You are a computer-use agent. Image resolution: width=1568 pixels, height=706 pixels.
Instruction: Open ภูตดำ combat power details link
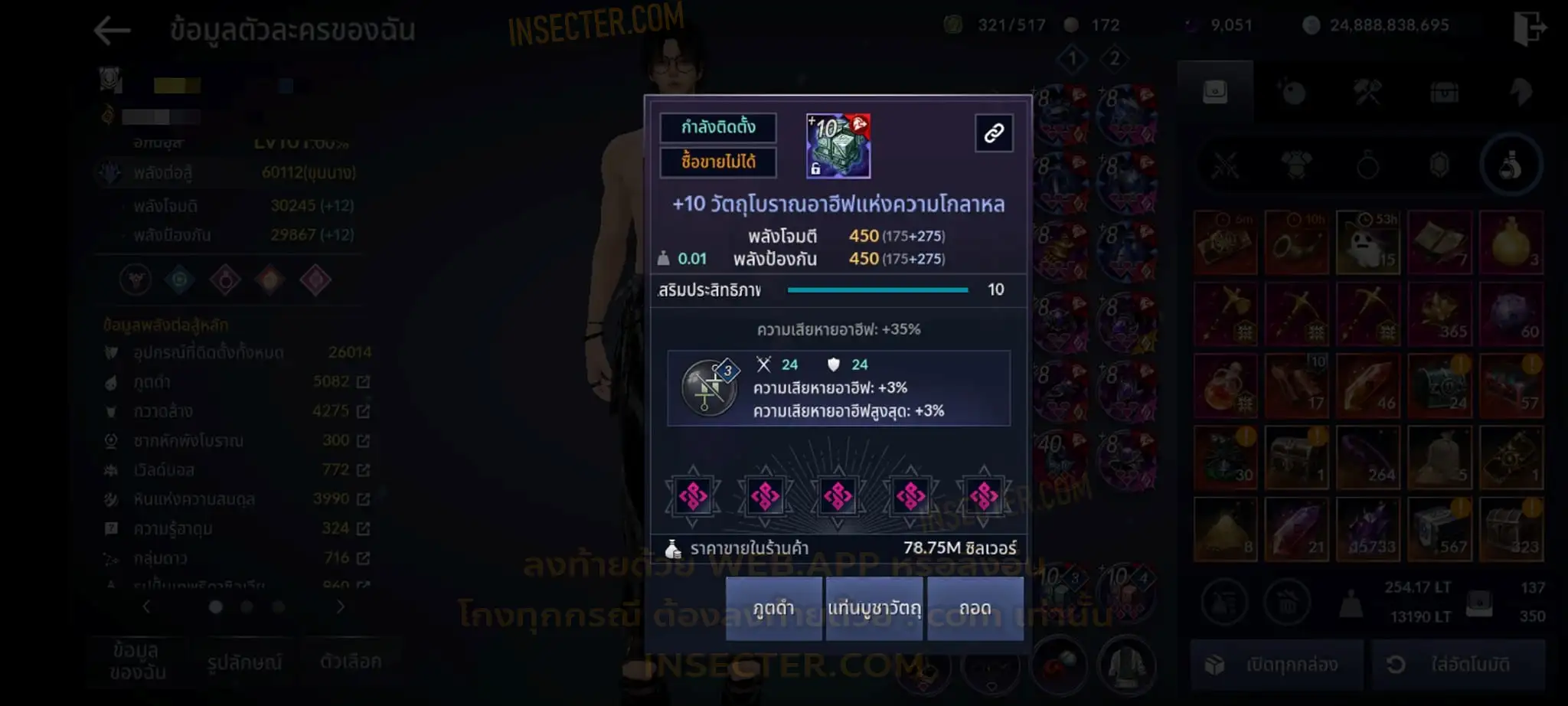(363, 381)
